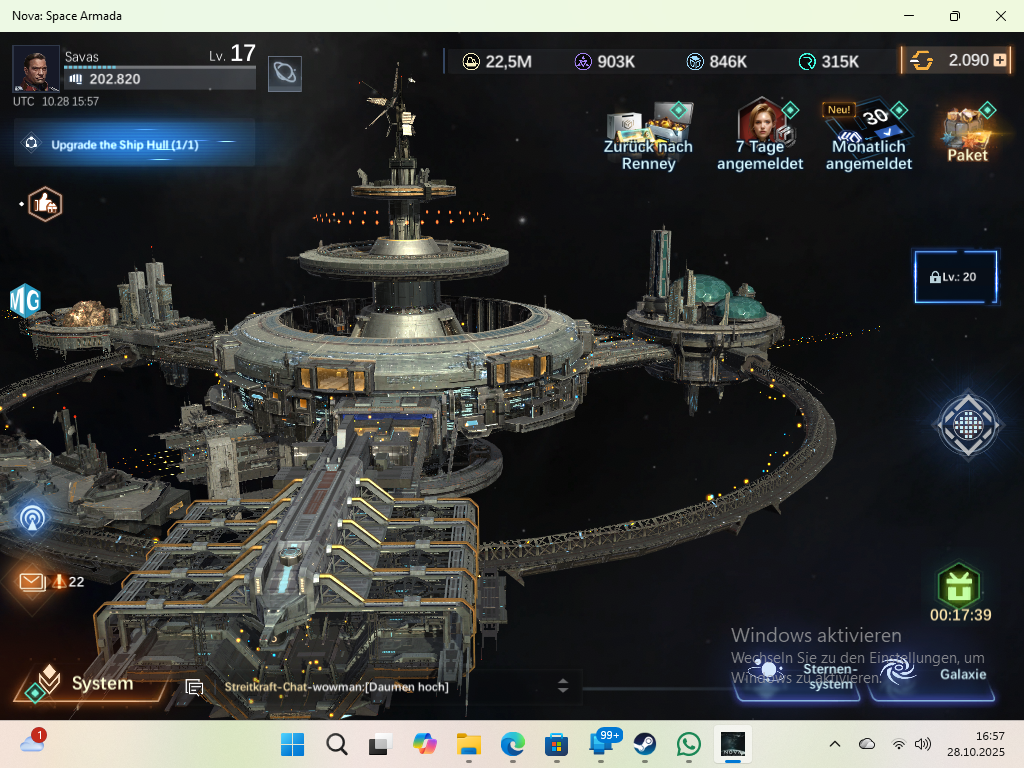Open the System menu
Image resolution: width=1024 pixels, height=768 pixels.
tap(90, 684)
